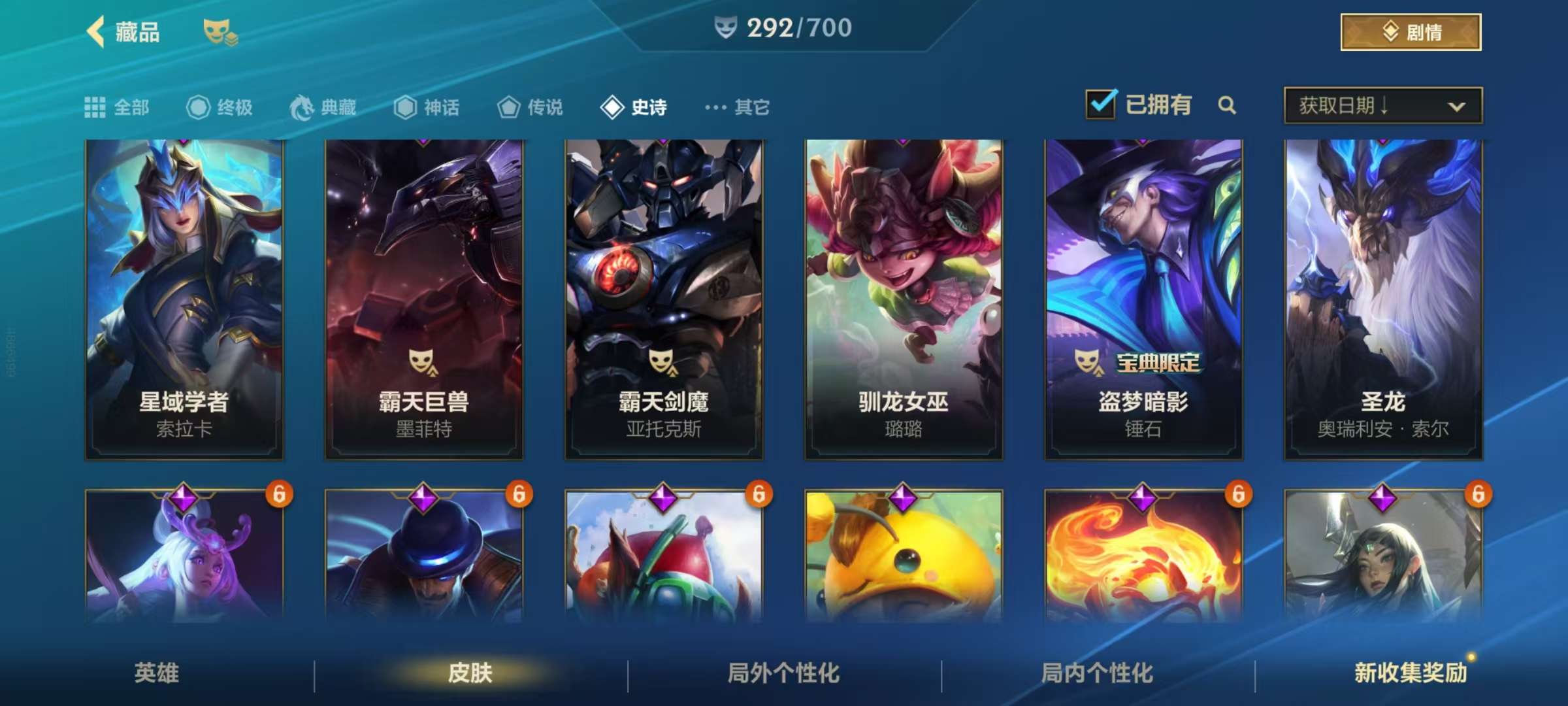This screenshot has width=1568, height=706.
Task: Open the 其它 filter options
Action: (737, 107)
